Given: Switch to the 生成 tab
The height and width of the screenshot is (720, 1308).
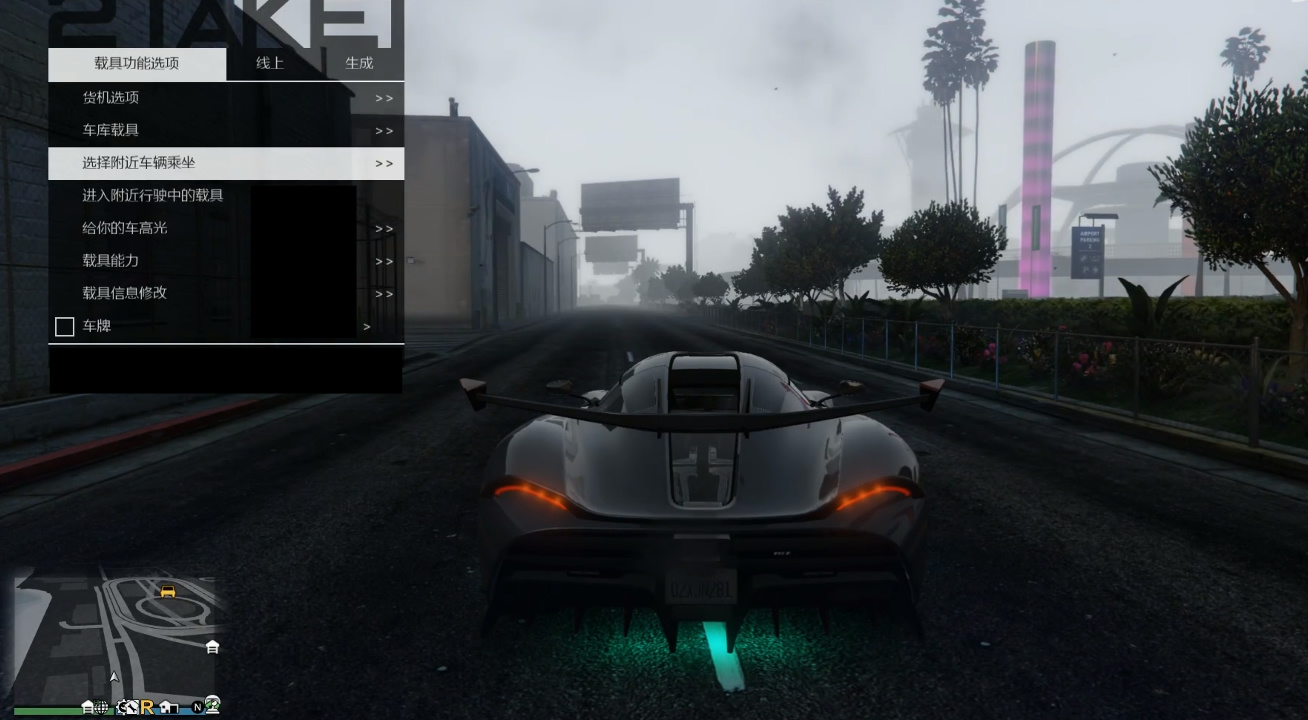Looking at the screenshot, I should 359,63.
